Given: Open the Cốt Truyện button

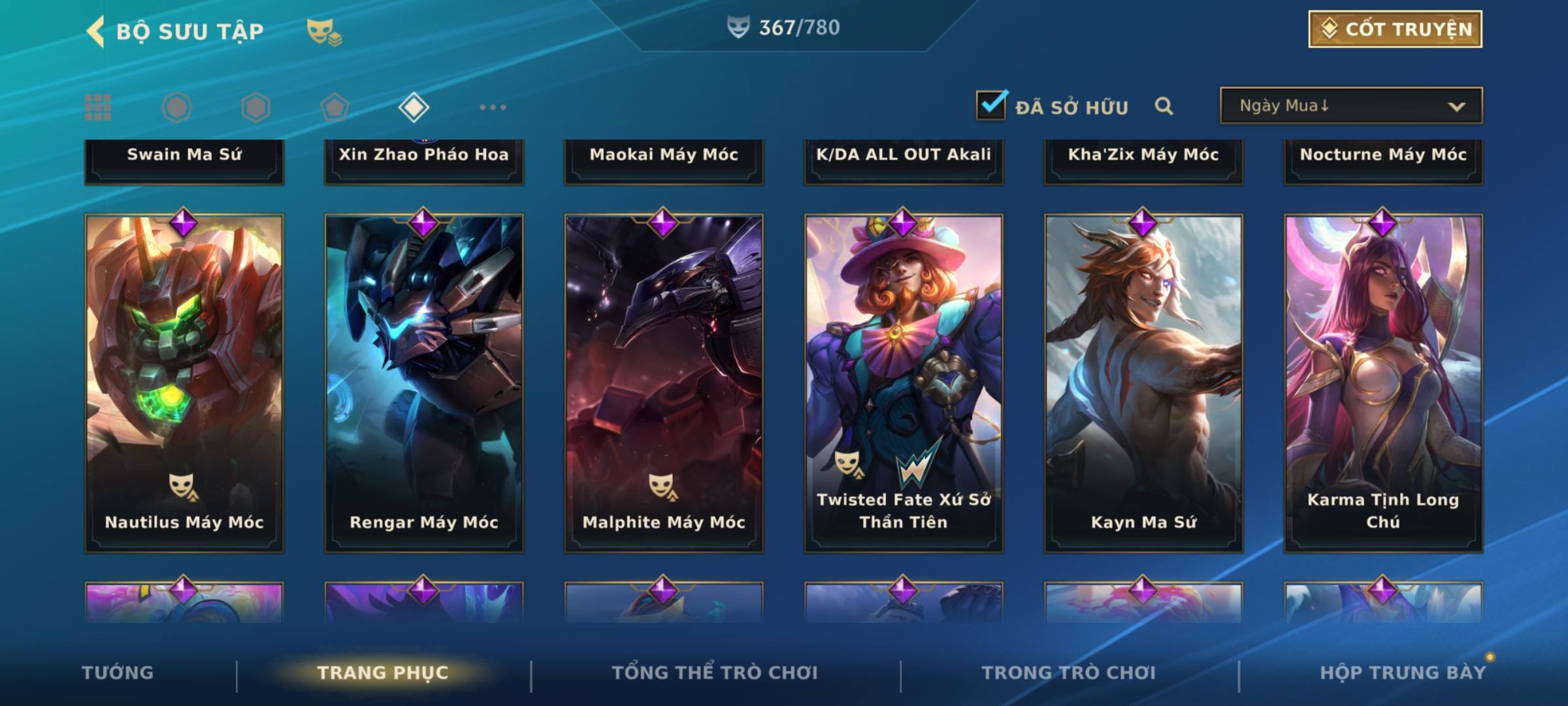Looking at the screenshot, I should tap(1395, 29).
